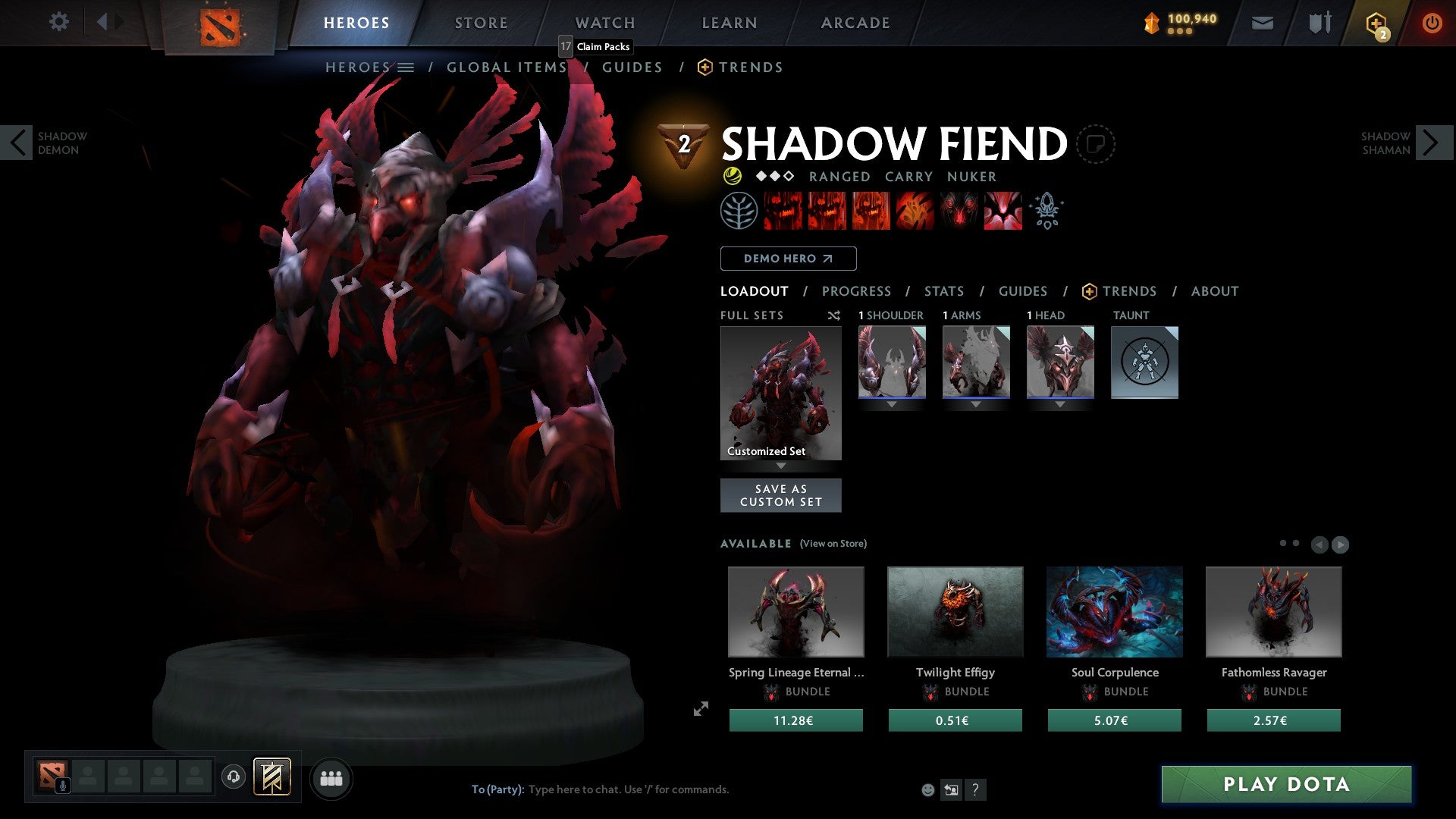
Task: Open the talent tree icon
Action: click(738, 210)
